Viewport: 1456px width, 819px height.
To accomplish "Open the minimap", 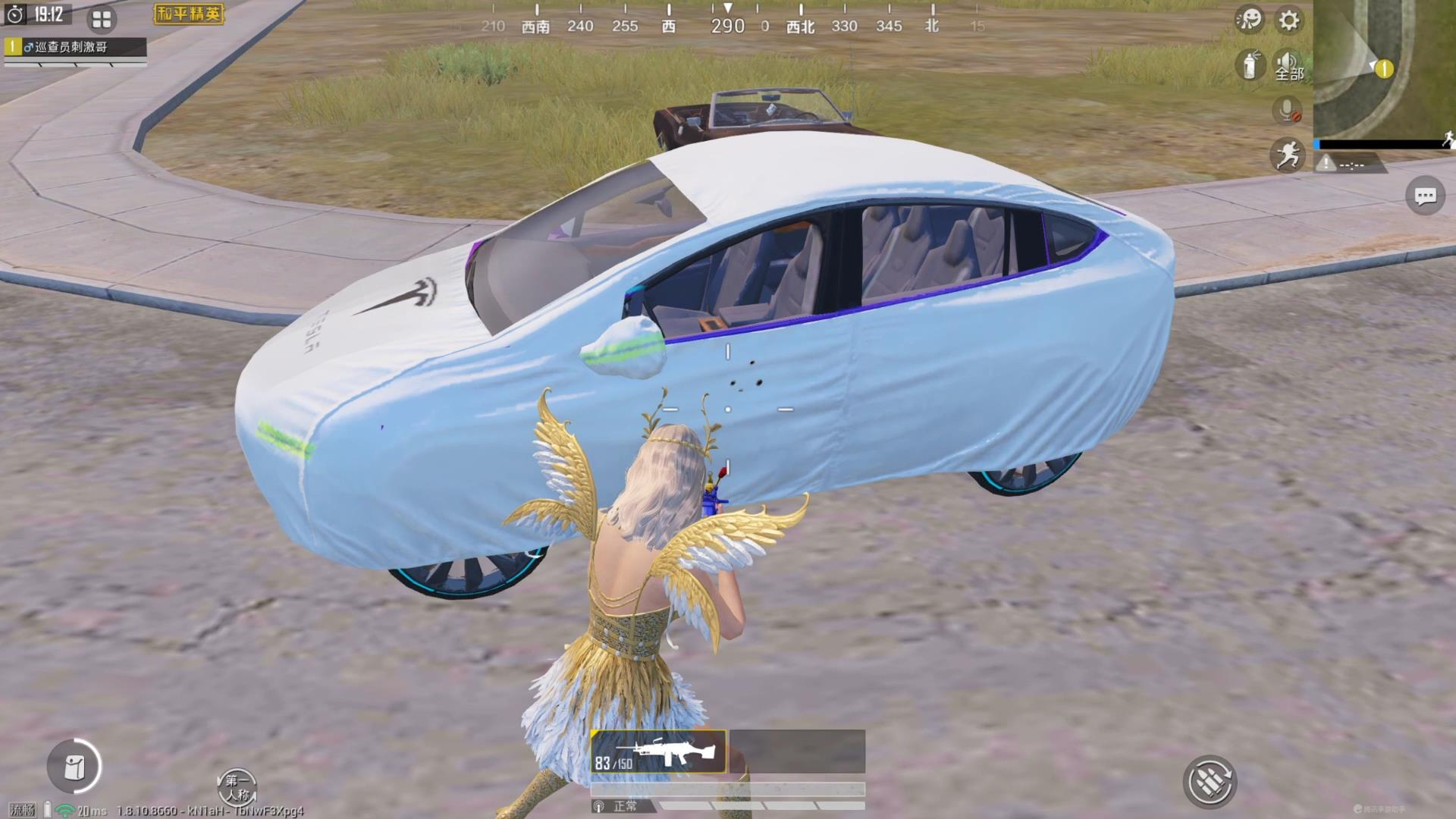I will (x=1384, y=68).
